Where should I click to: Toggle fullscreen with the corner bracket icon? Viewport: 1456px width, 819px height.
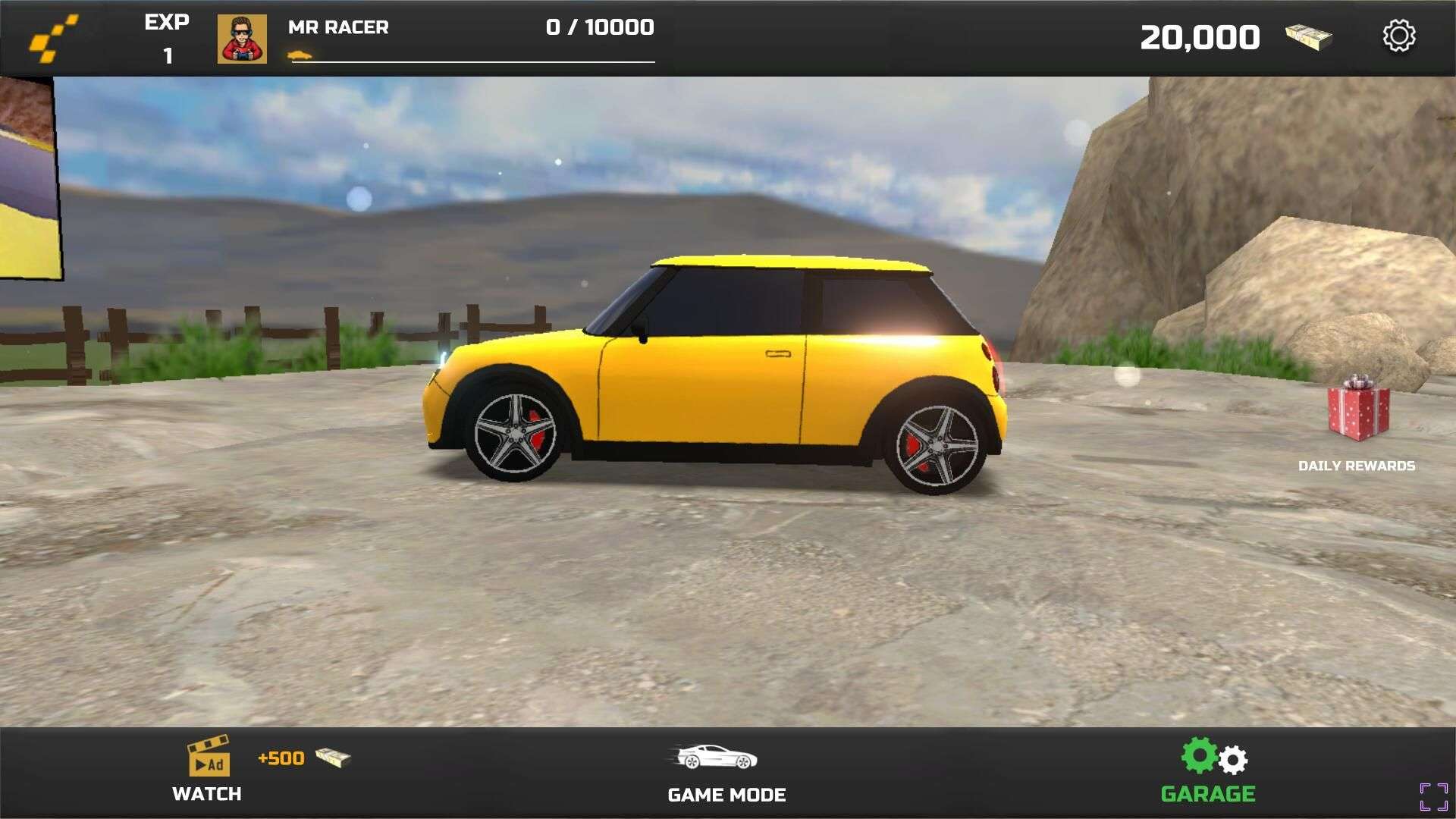pyautogui.click(x=1433, y=796)
